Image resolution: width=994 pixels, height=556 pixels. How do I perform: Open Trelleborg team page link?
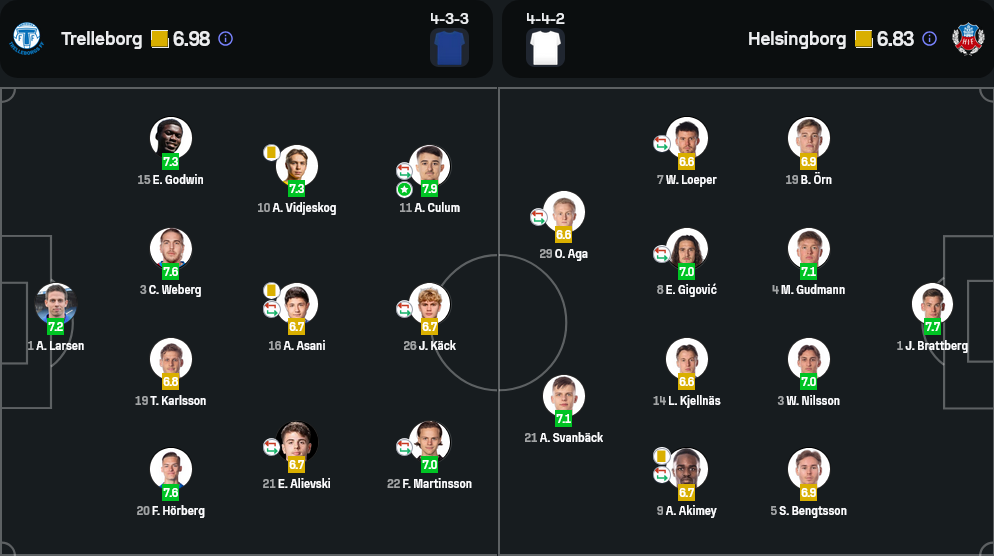(x=103, y=39)
